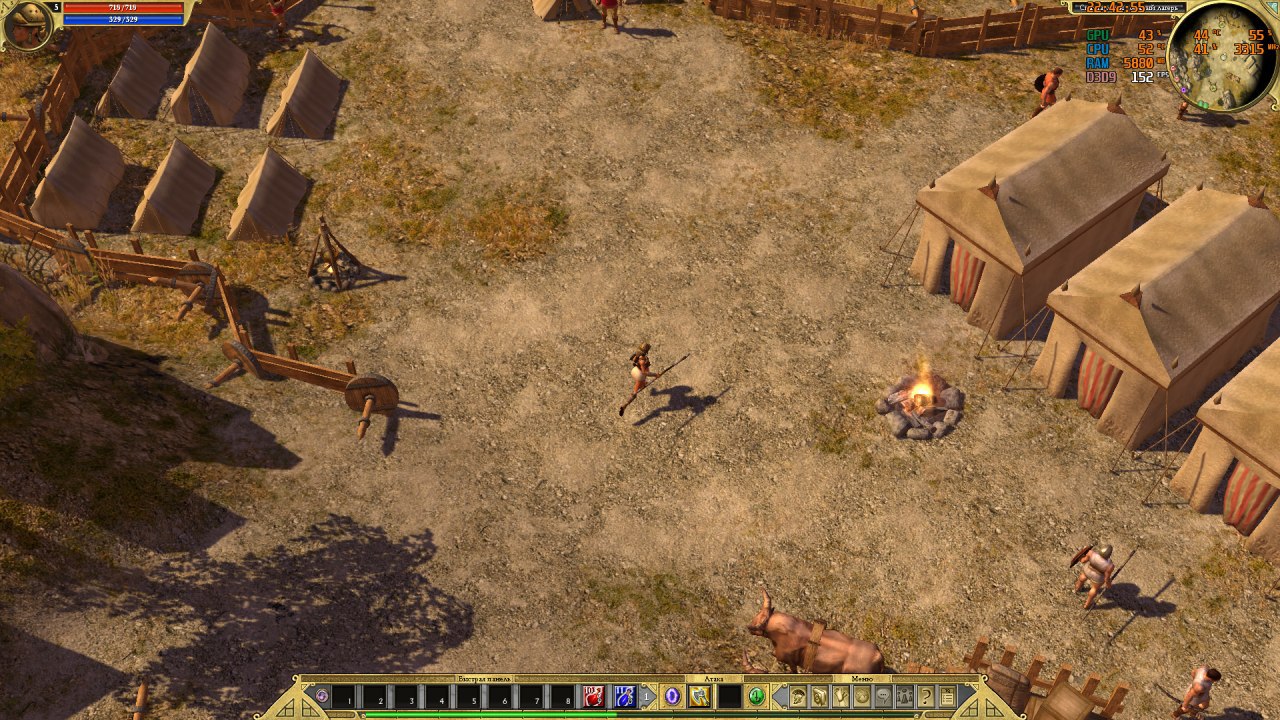Screen dimensions: 1280x720
Task: Click the green exclamation orb button
Action: (757, 696)
